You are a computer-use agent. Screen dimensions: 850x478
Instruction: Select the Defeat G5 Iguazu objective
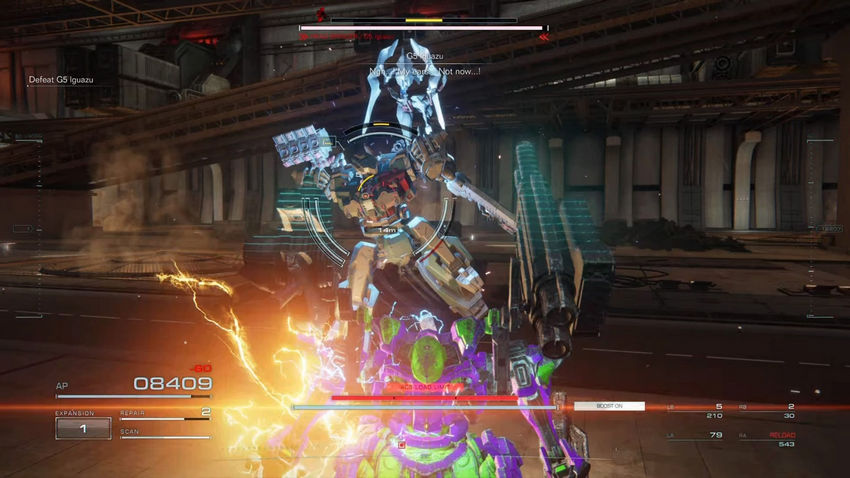[x=61, y=82]
